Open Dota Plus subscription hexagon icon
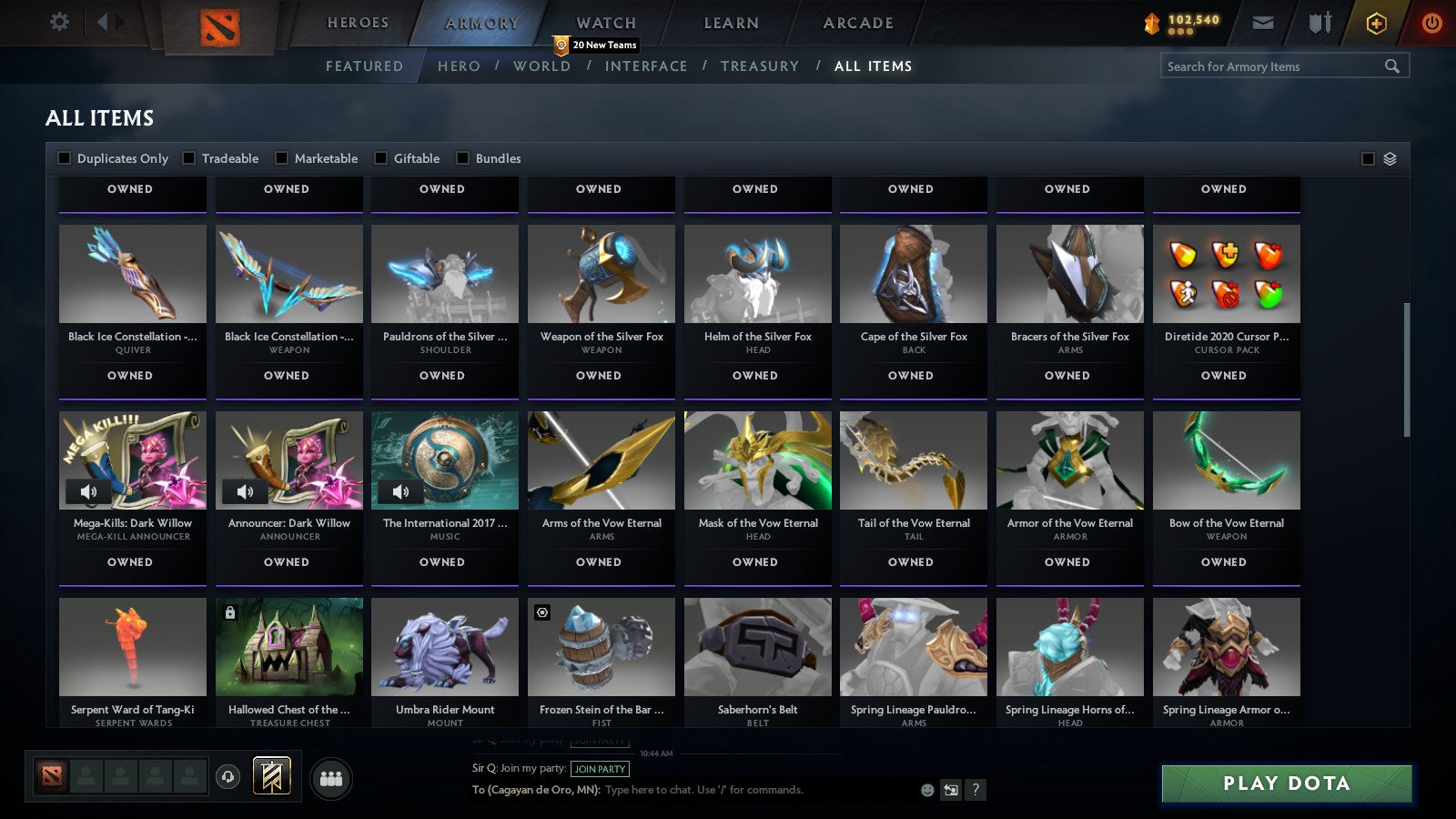The width and height of the screenshot is (1456, 819). [x=1376, y=23]
